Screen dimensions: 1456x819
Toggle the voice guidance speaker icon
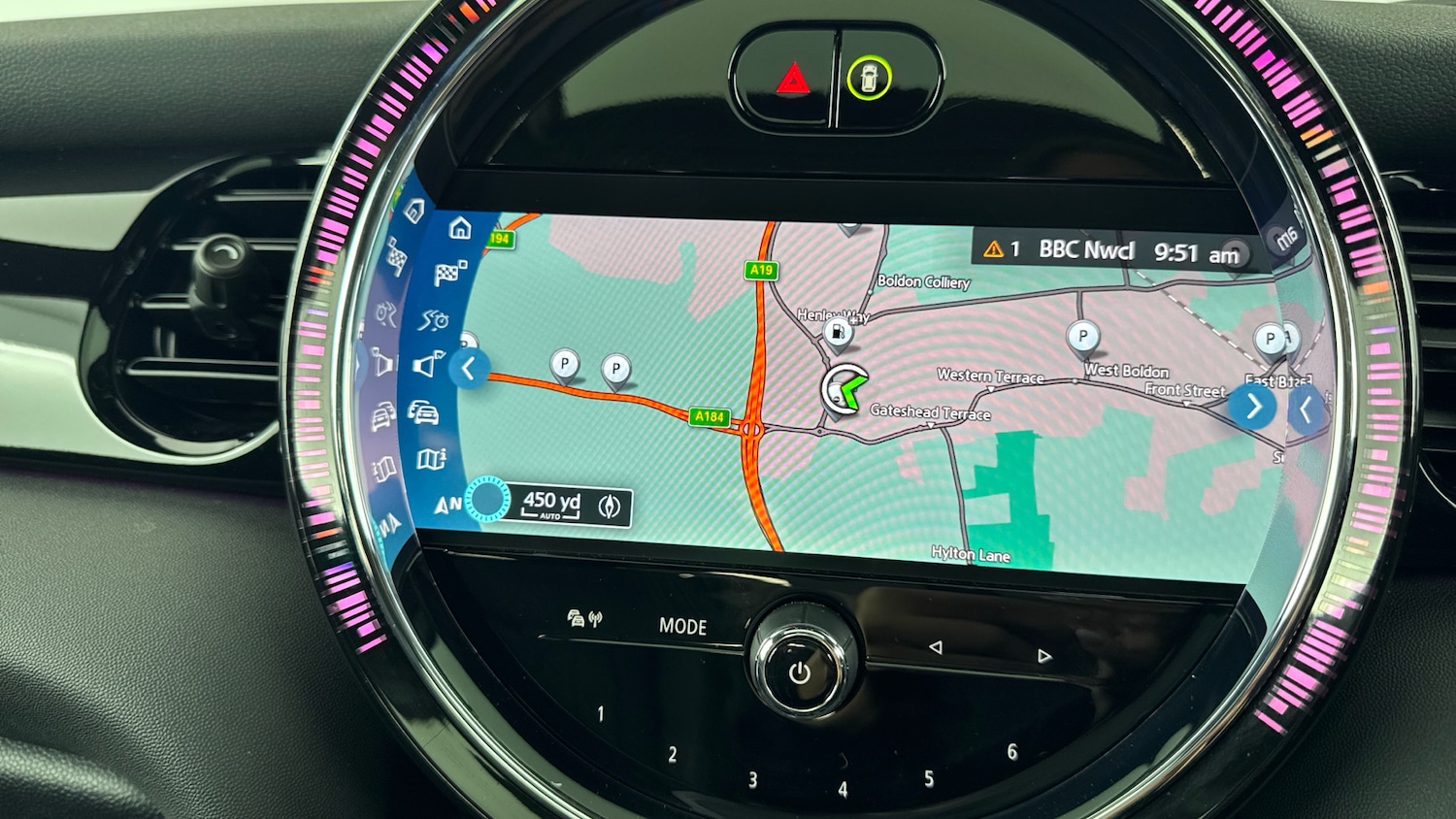point(428,366)
